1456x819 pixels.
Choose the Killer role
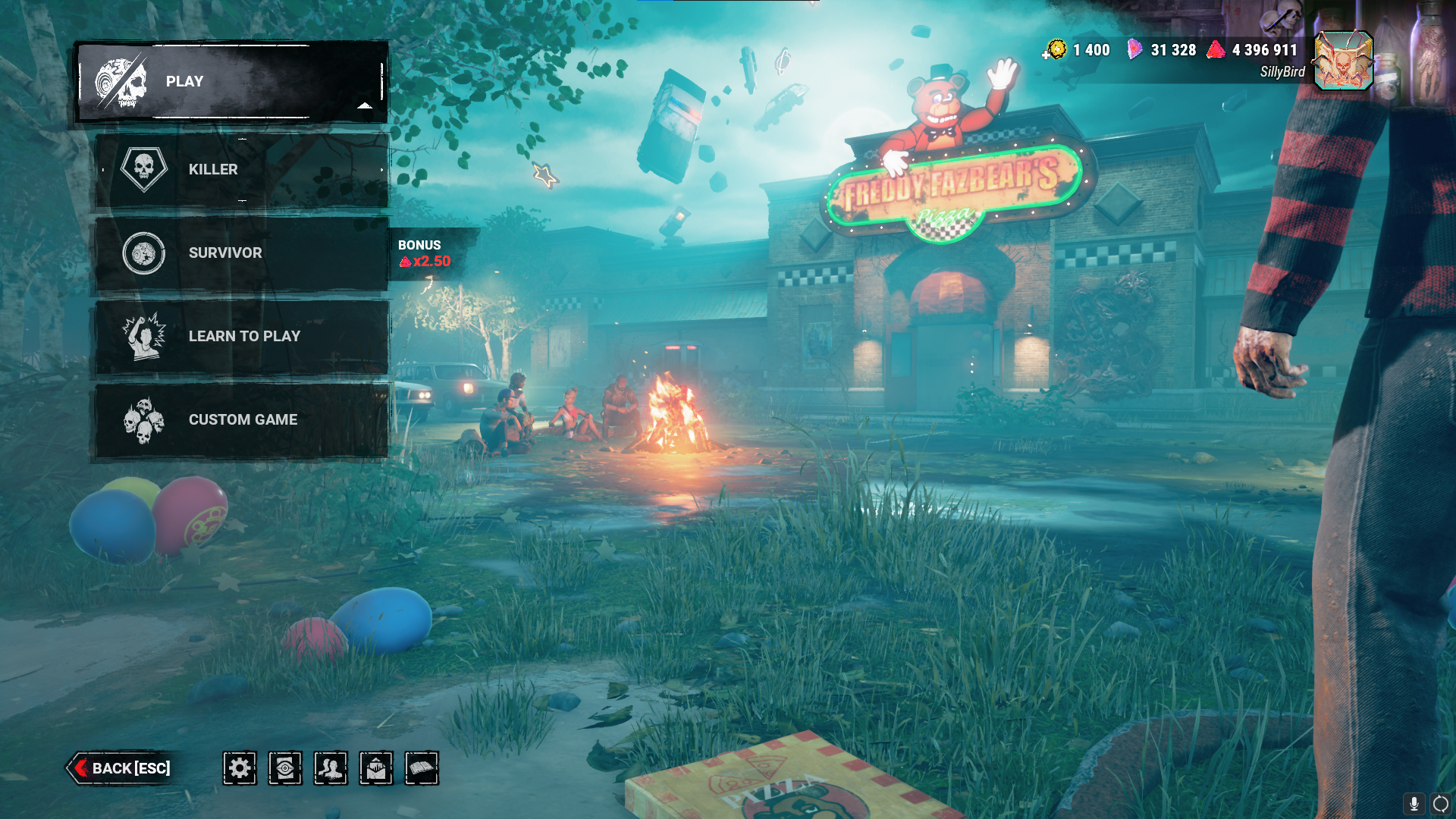point(241,170)
